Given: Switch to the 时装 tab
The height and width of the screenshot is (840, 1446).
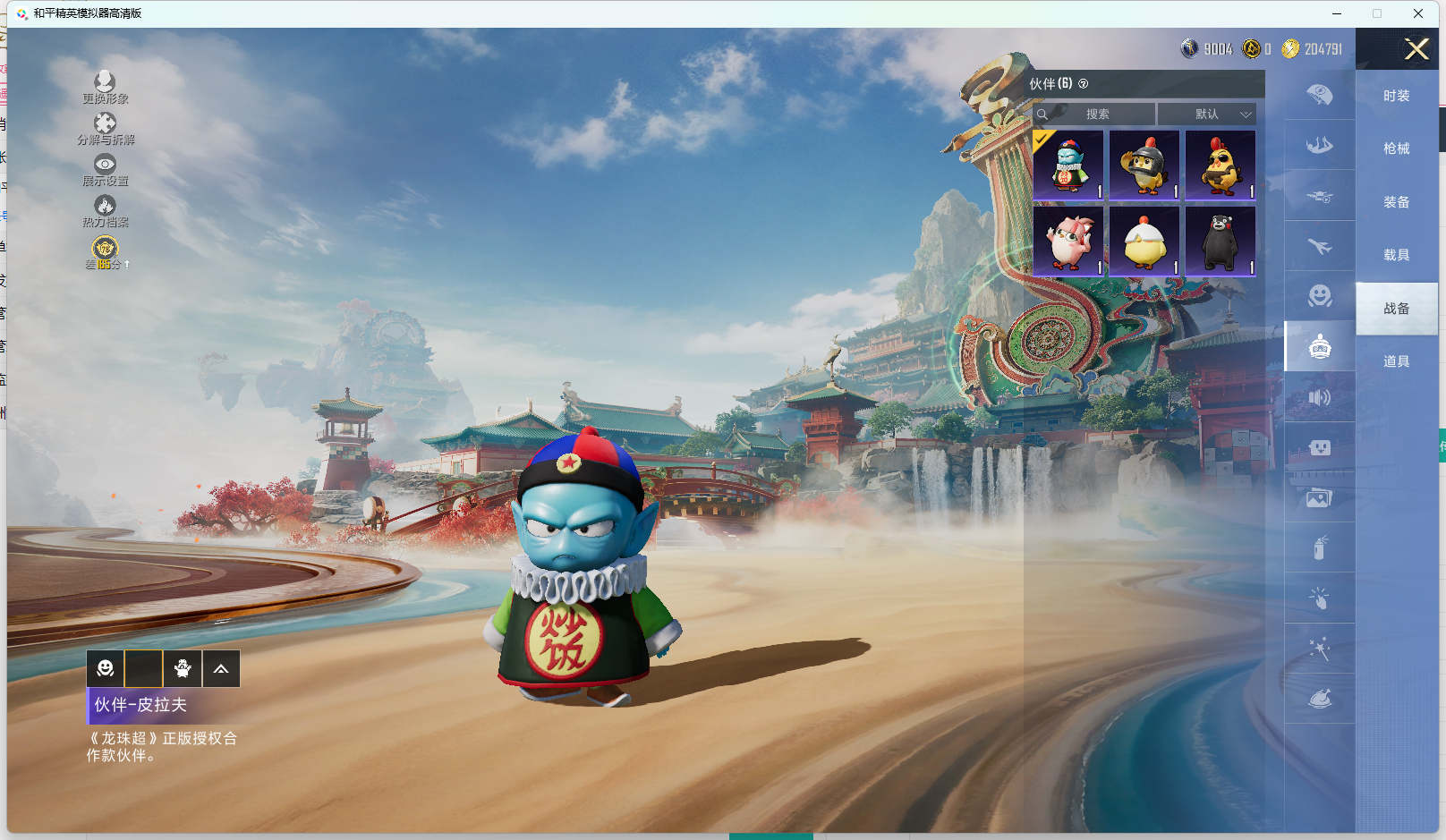Looking at the screenshot, I should (1396, 96).
